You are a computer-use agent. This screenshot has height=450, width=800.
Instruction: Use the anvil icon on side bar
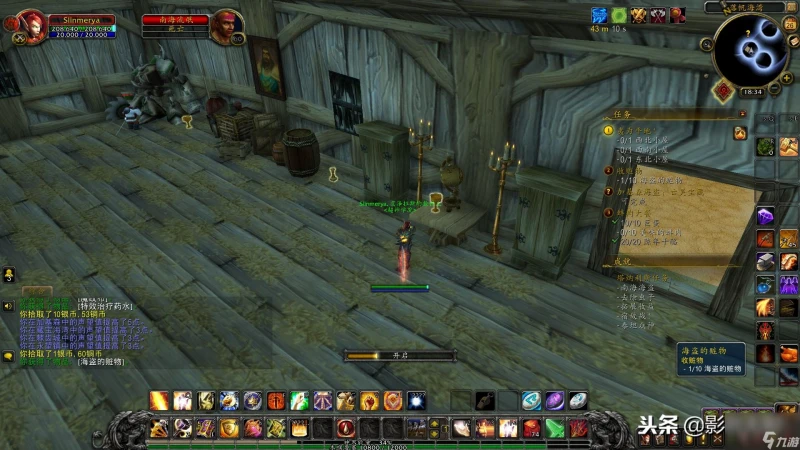pos(765,261)
